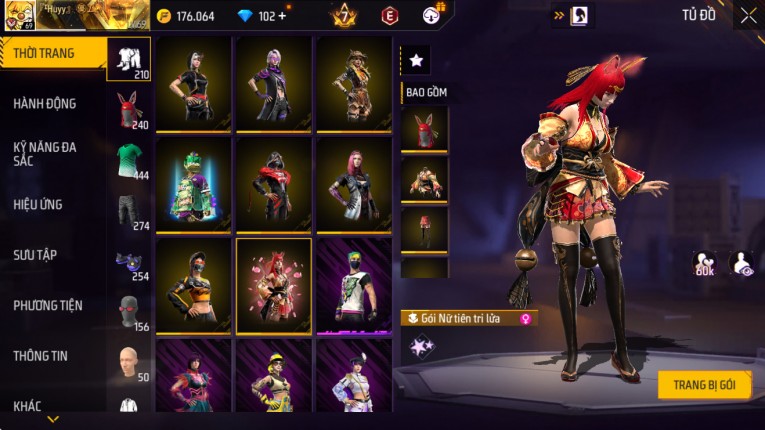Equip the bundle with Trang Bị Gói
This screenshot has width=765, height=430.
click(x=704, y=385)
